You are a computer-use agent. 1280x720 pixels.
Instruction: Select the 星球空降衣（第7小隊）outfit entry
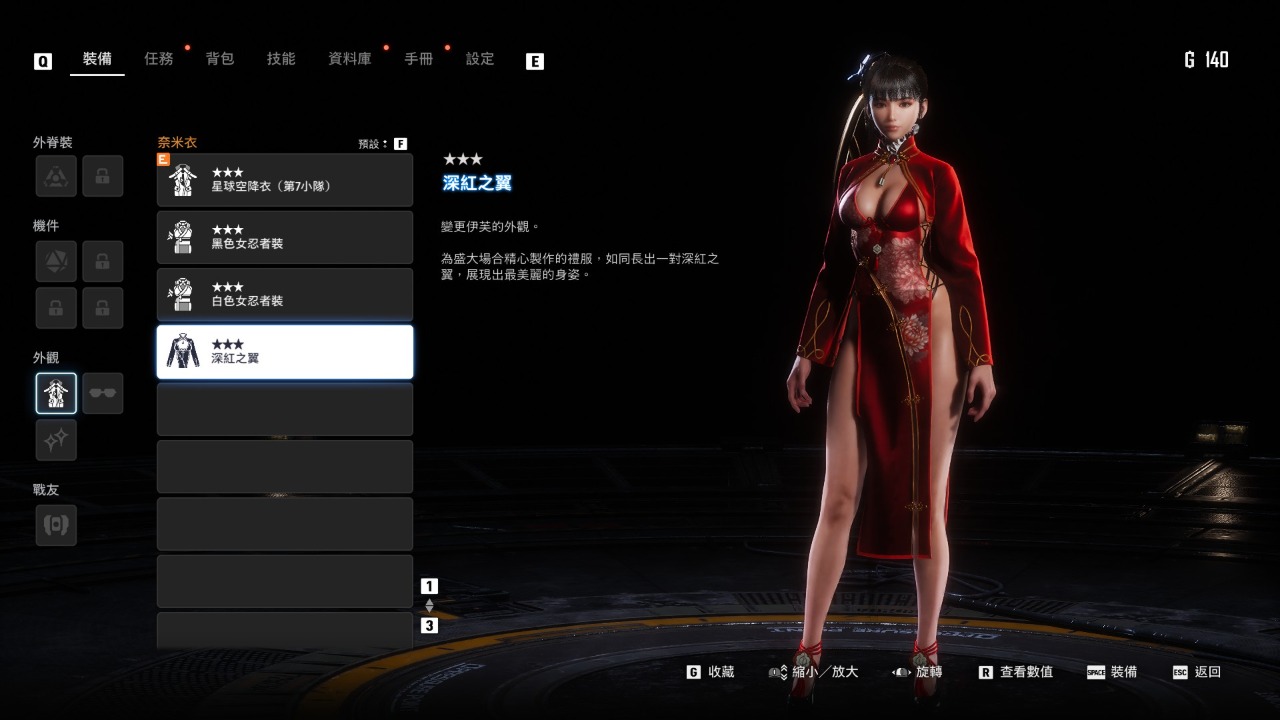click(x=285, y=180)
